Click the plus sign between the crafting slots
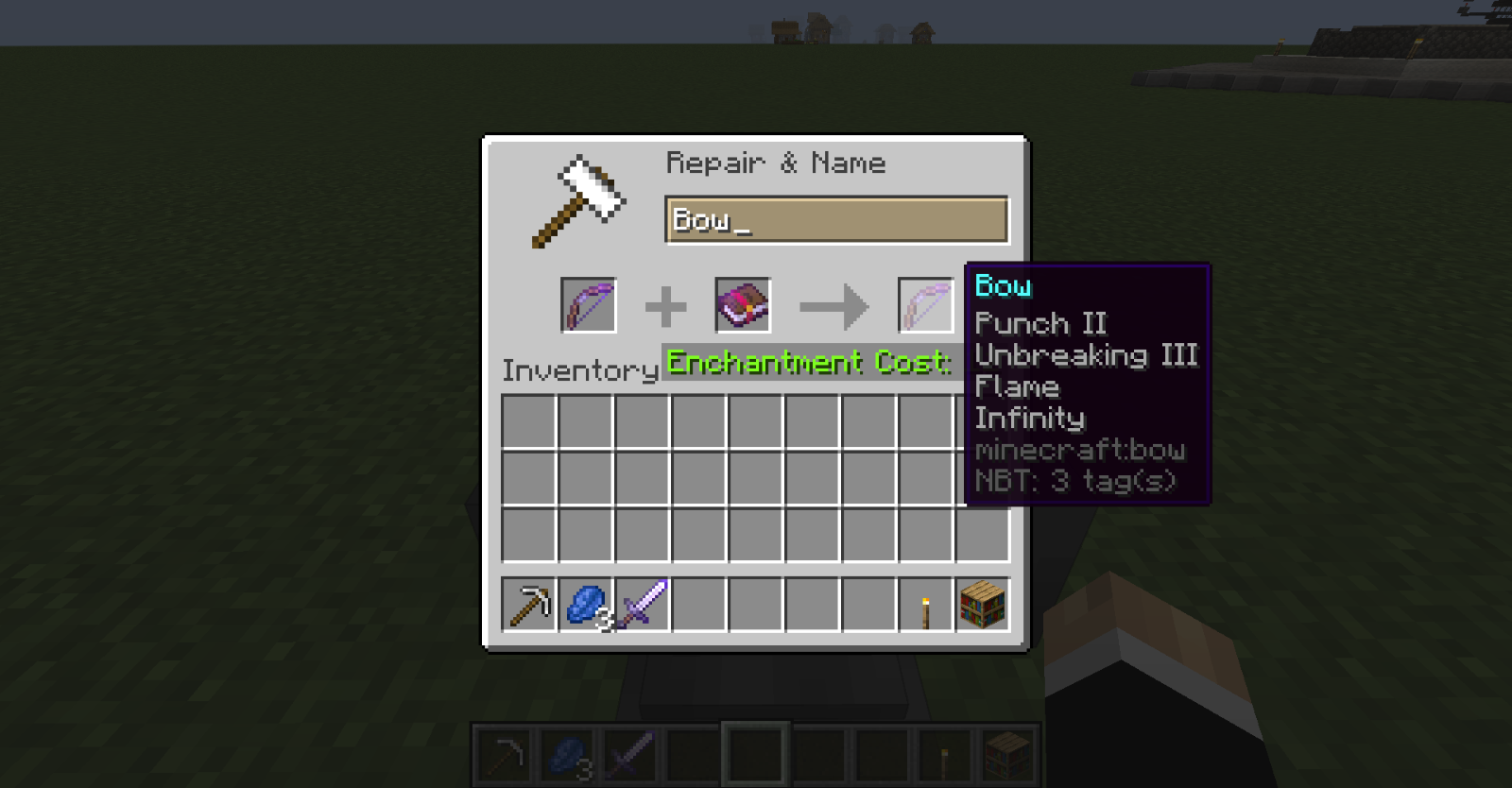Viewport: 1512px width, 788px height. click(667, 305)
